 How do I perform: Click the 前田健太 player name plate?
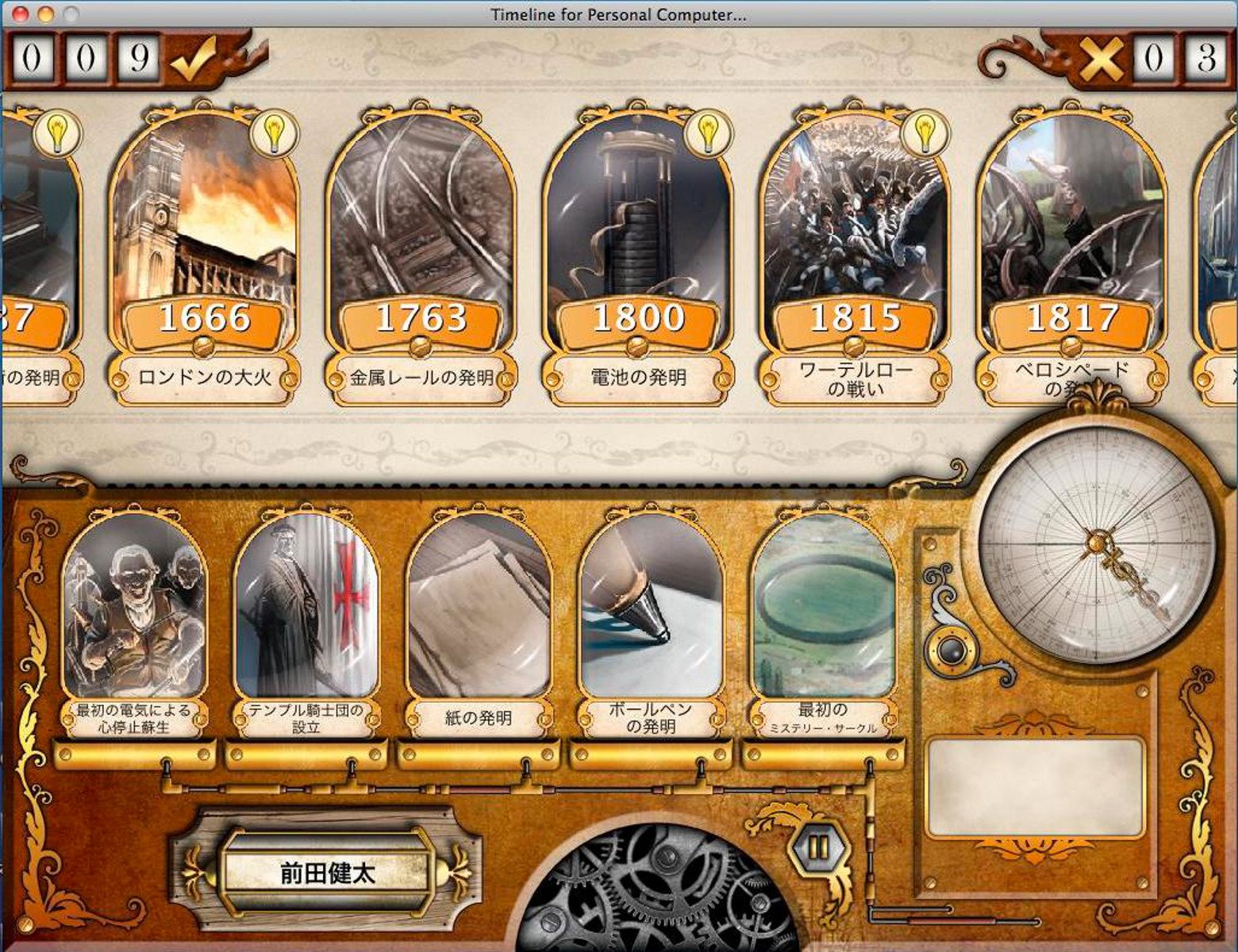coord(327,873)
